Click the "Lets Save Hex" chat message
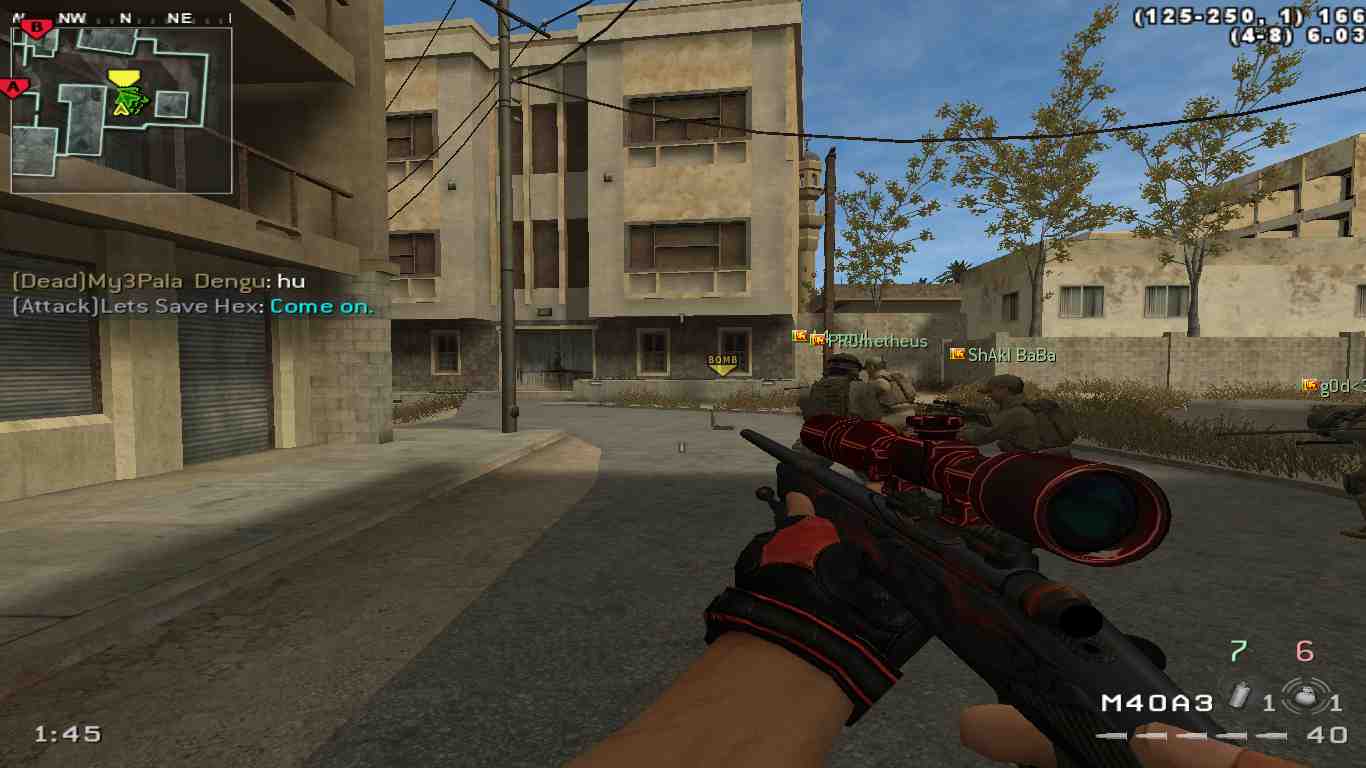This screenshot has width=1366, height=768. 192,307
